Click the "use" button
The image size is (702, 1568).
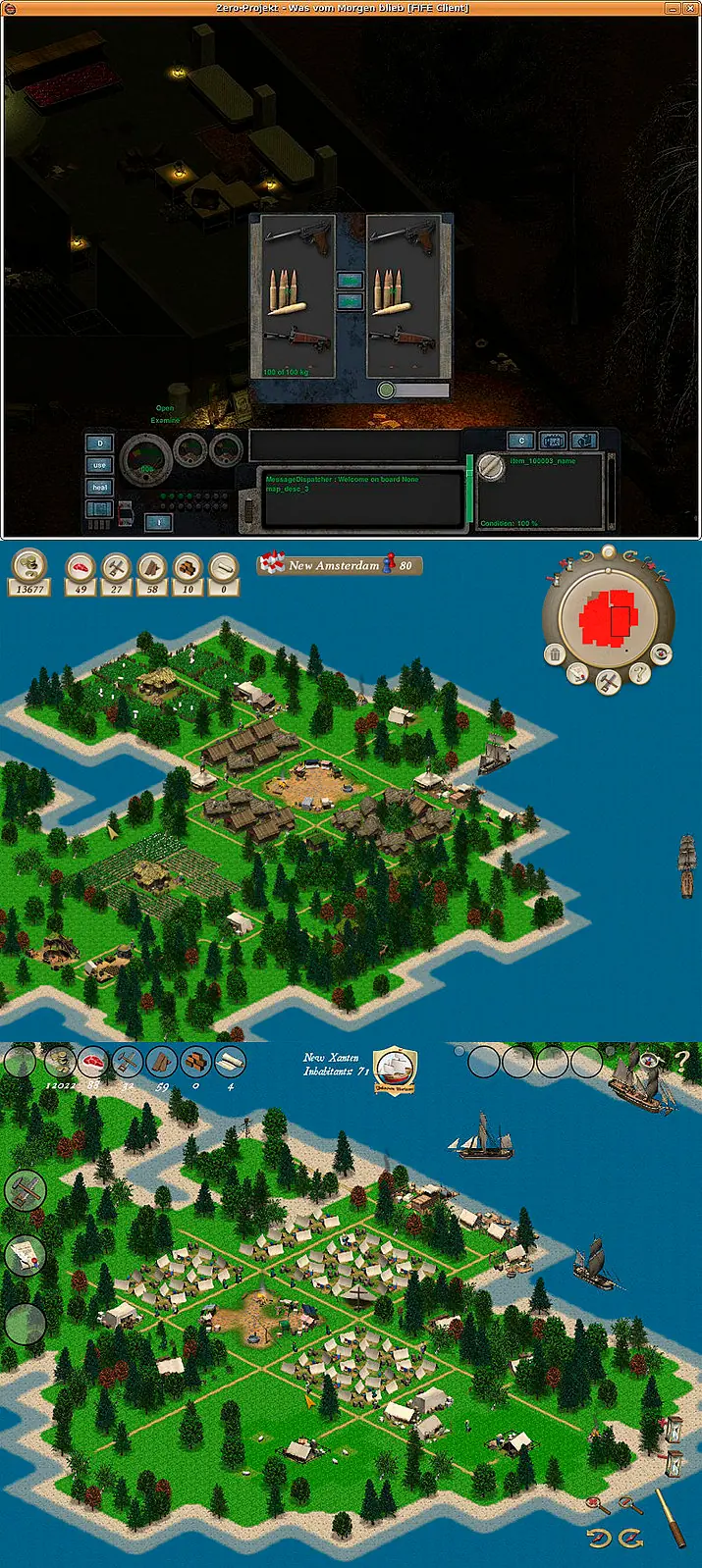[99, 465]
